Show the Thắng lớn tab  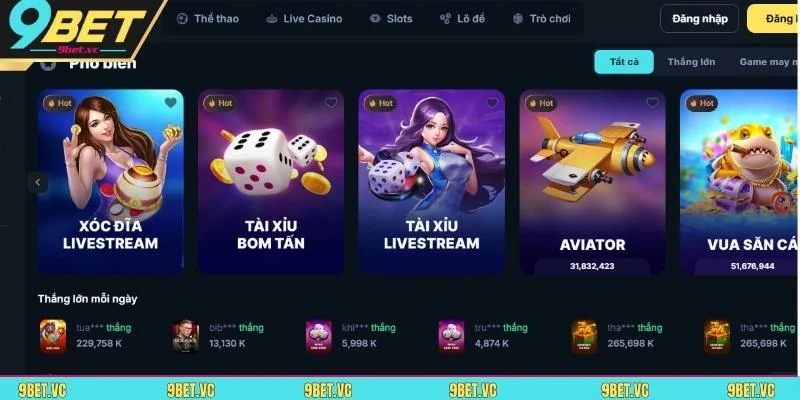[691, 62]
